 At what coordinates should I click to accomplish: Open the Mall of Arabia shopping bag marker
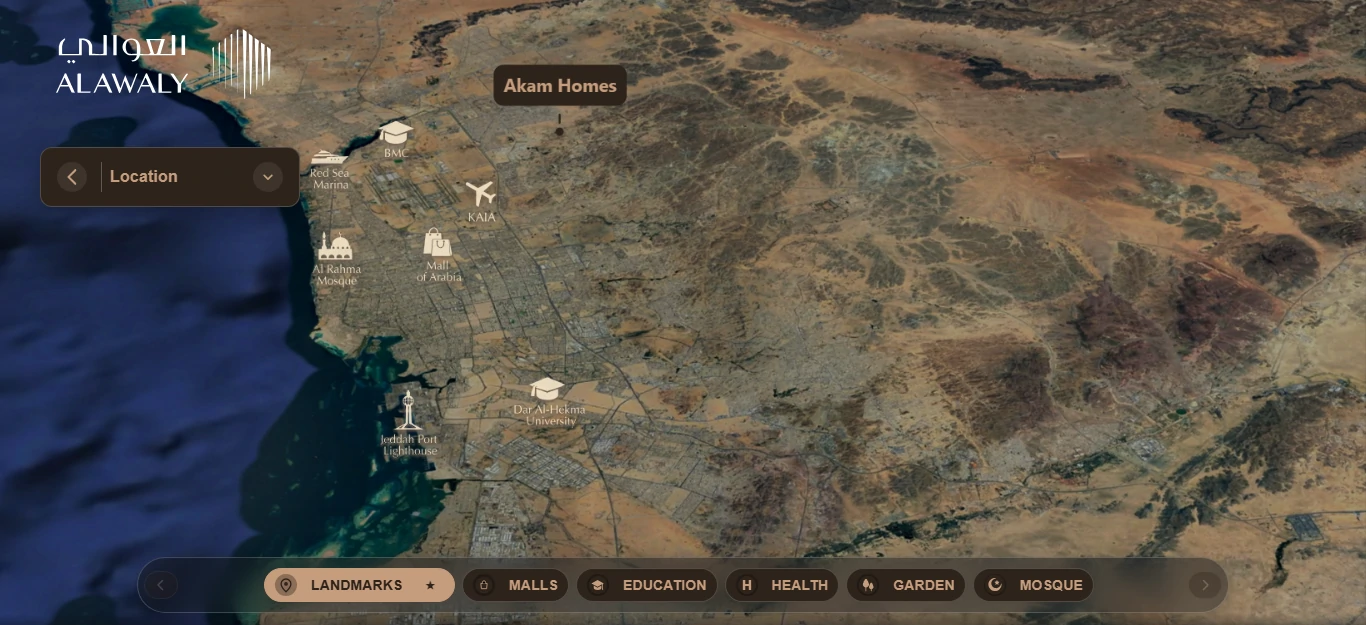tap(437, 243)
